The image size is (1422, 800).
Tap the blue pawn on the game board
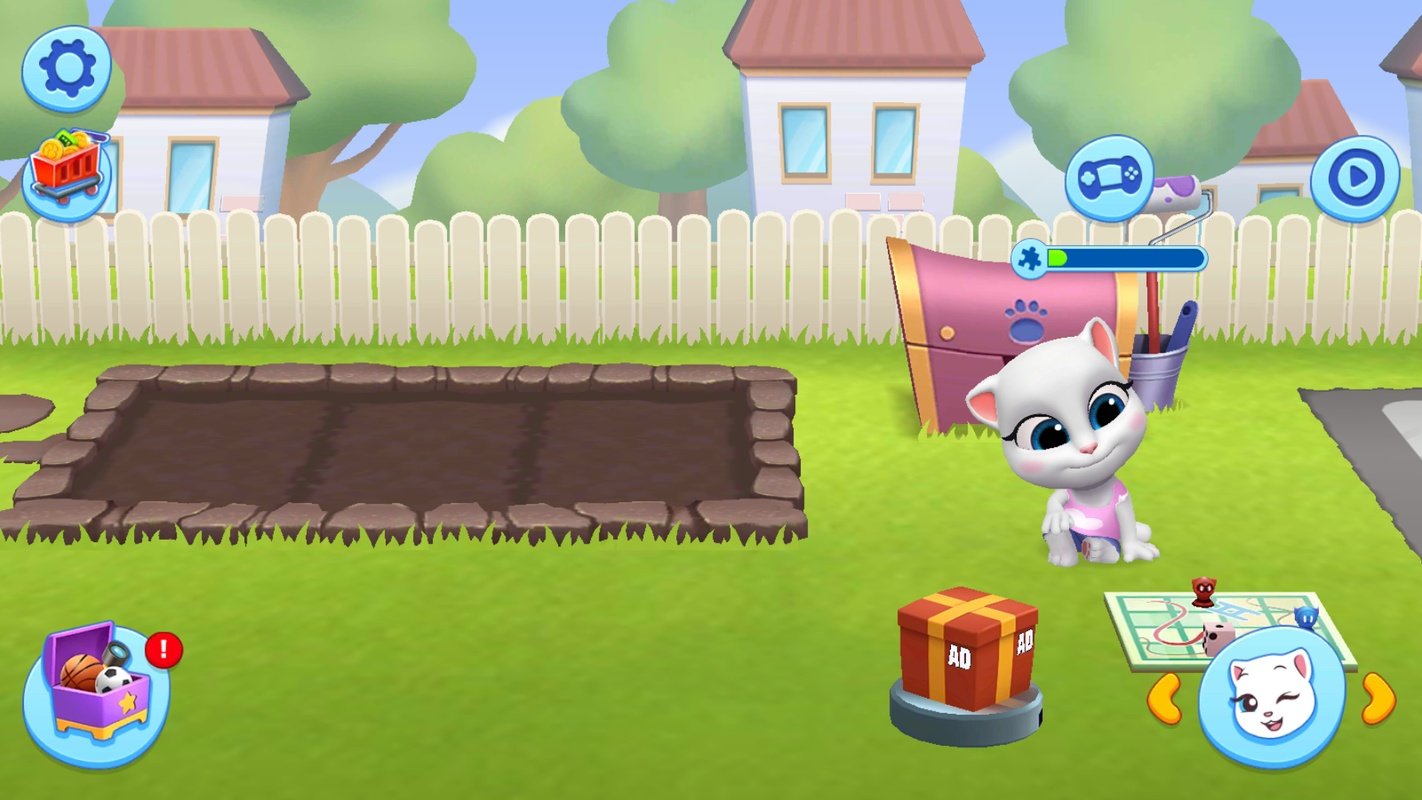click(x=1307, y=618)
